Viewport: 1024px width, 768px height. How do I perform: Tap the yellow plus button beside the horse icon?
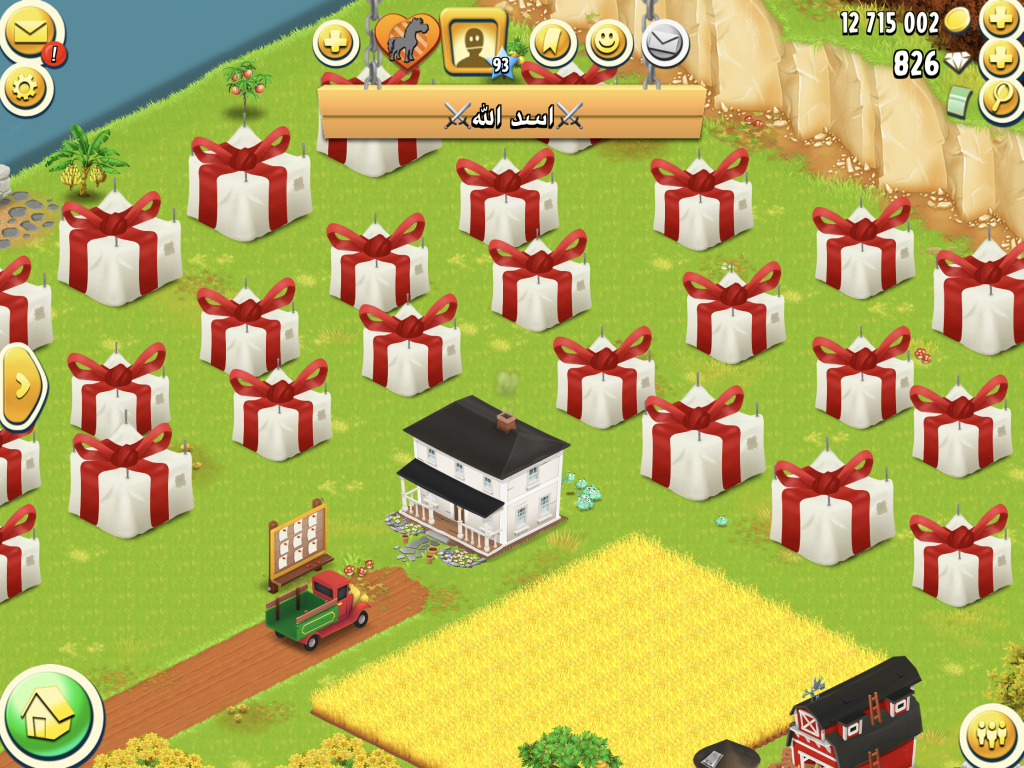pos(336,43)
